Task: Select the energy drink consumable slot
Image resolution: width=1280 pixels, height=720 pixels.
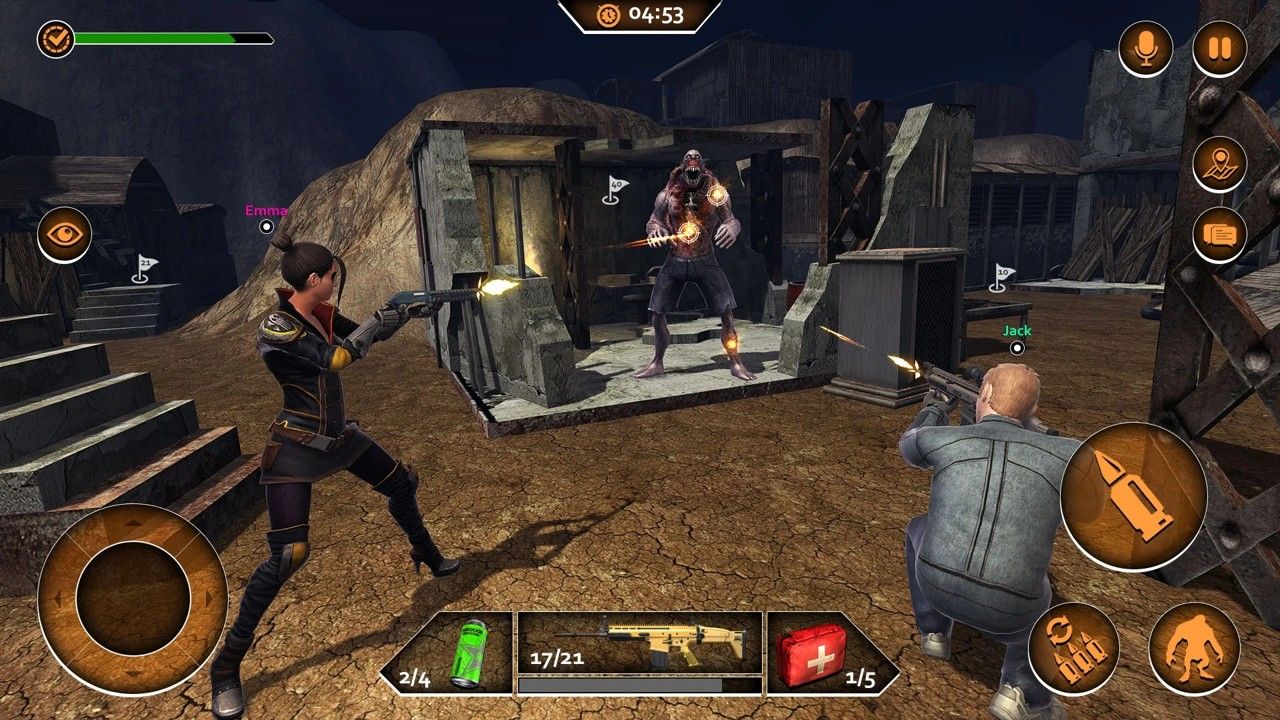Action: click(468, 662)
